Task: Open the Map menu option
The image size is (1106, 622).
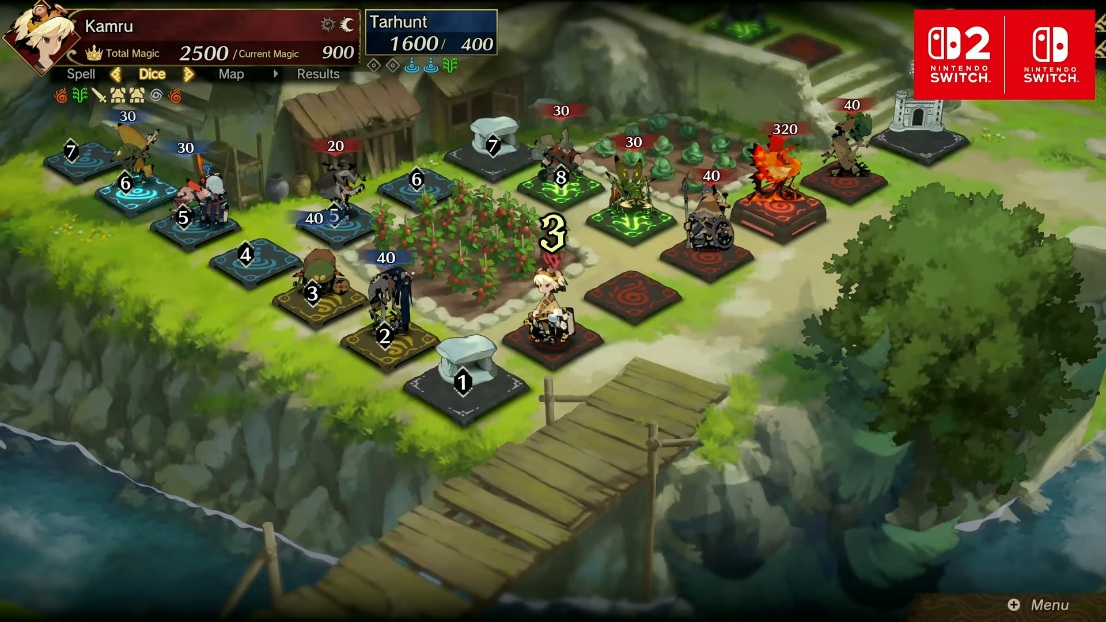Action: [x=231, y=74]
